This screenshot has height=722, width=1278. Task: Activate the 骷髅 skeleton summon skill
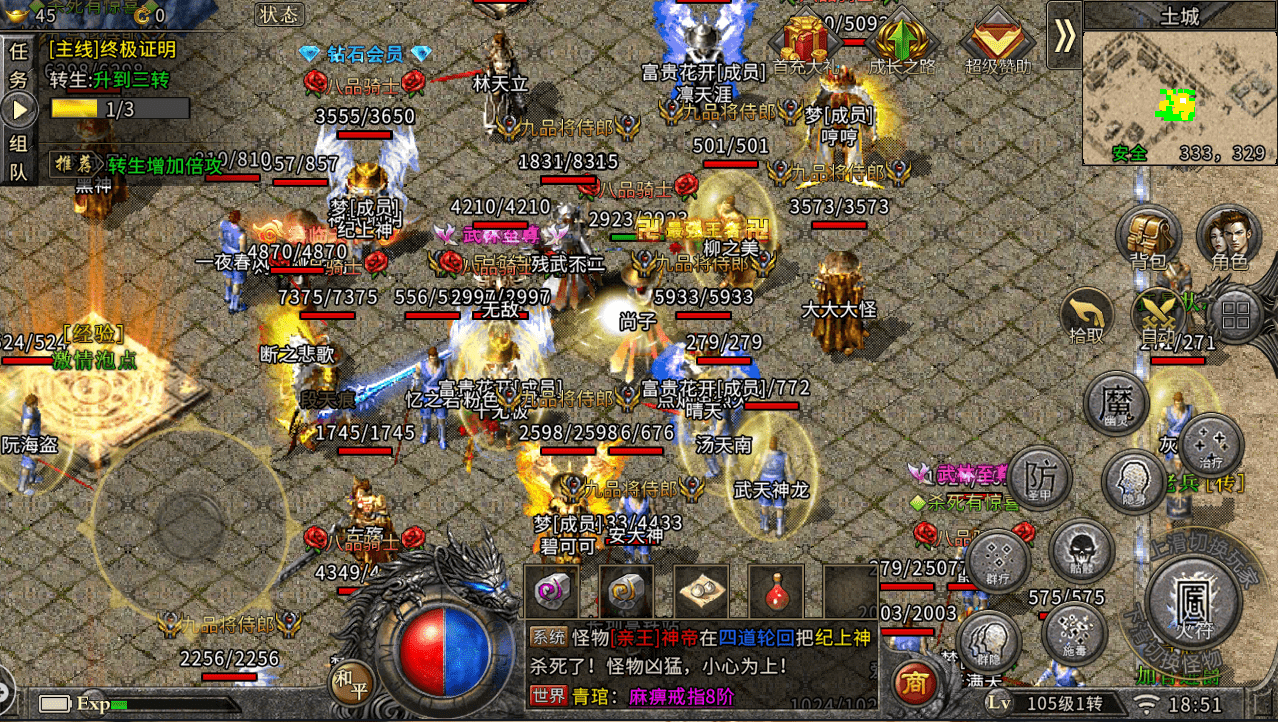coord(1081,553)
